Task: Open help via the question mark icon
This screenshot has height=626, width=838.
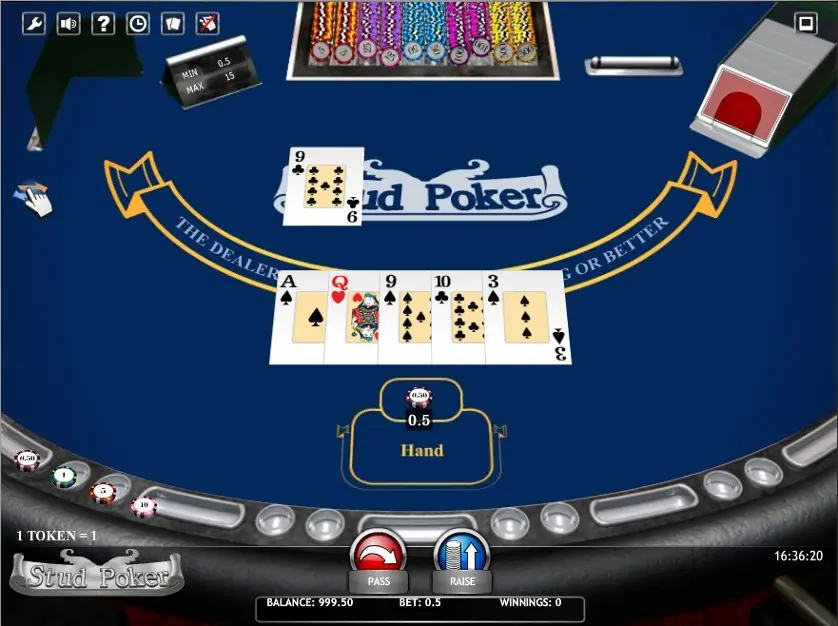Action: pos(103,24)
